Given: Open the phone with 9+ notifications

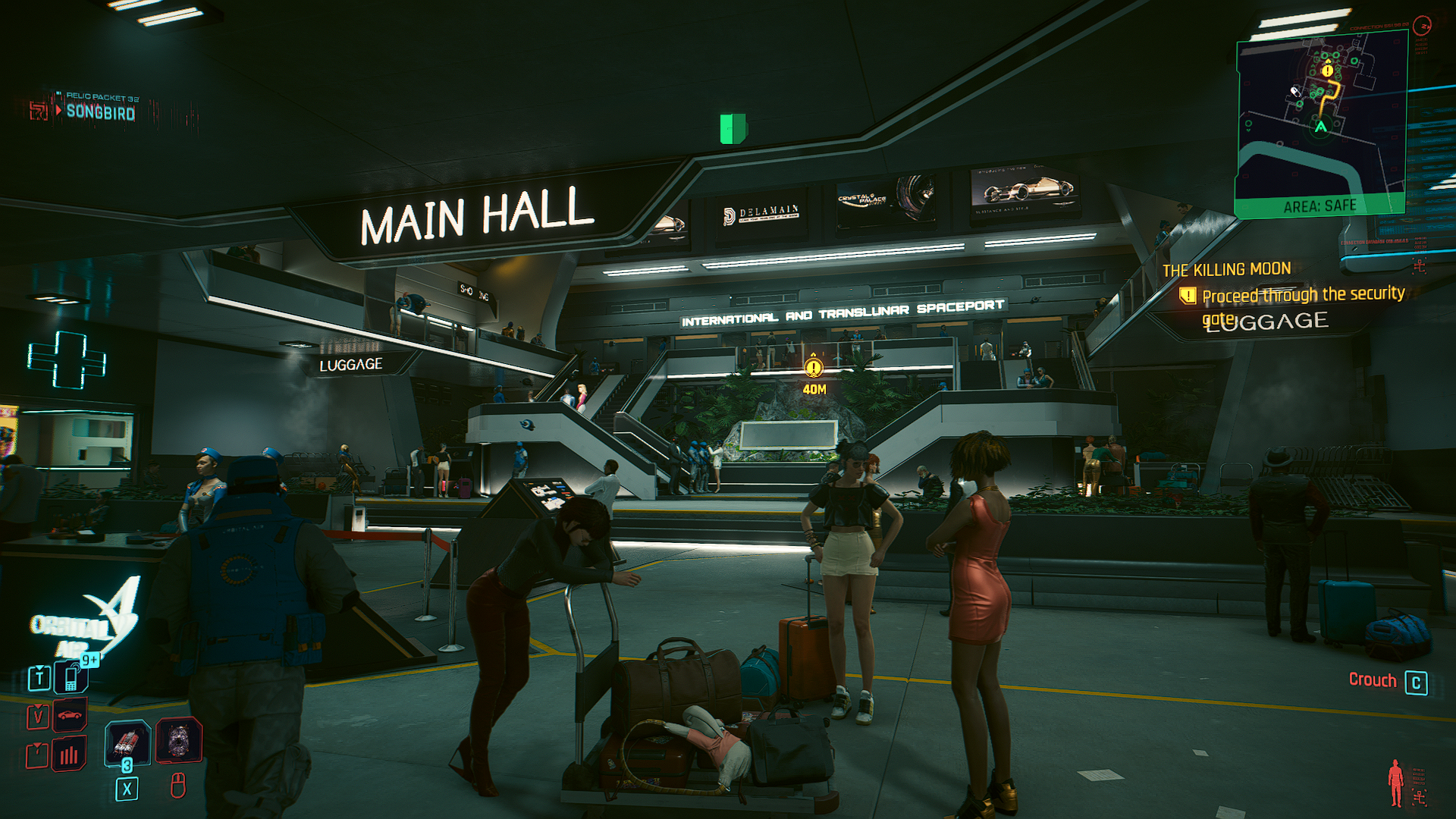Looking at the screenshot, I should (72, 676).
